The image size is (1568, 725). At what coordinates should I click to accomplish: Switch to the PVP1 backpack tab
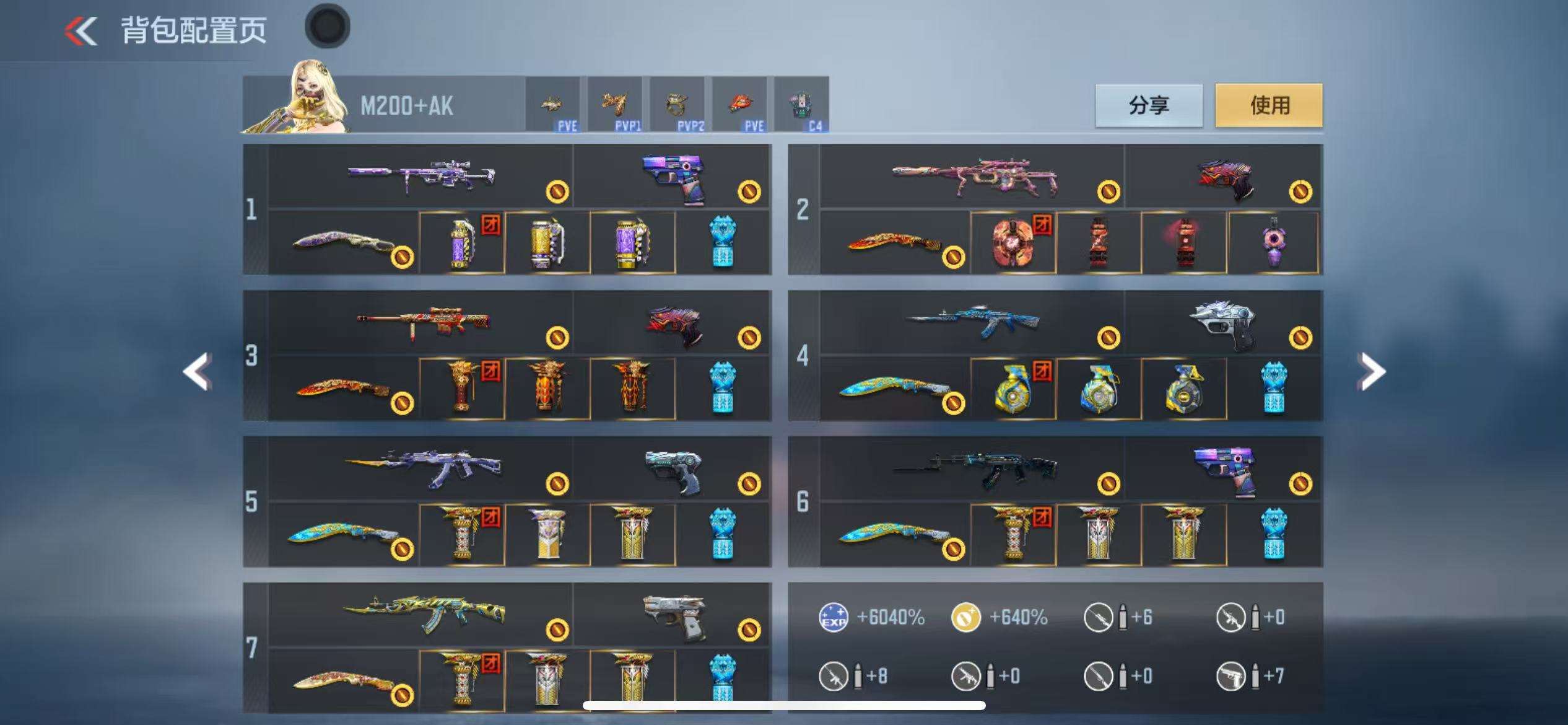coord(615,105)
